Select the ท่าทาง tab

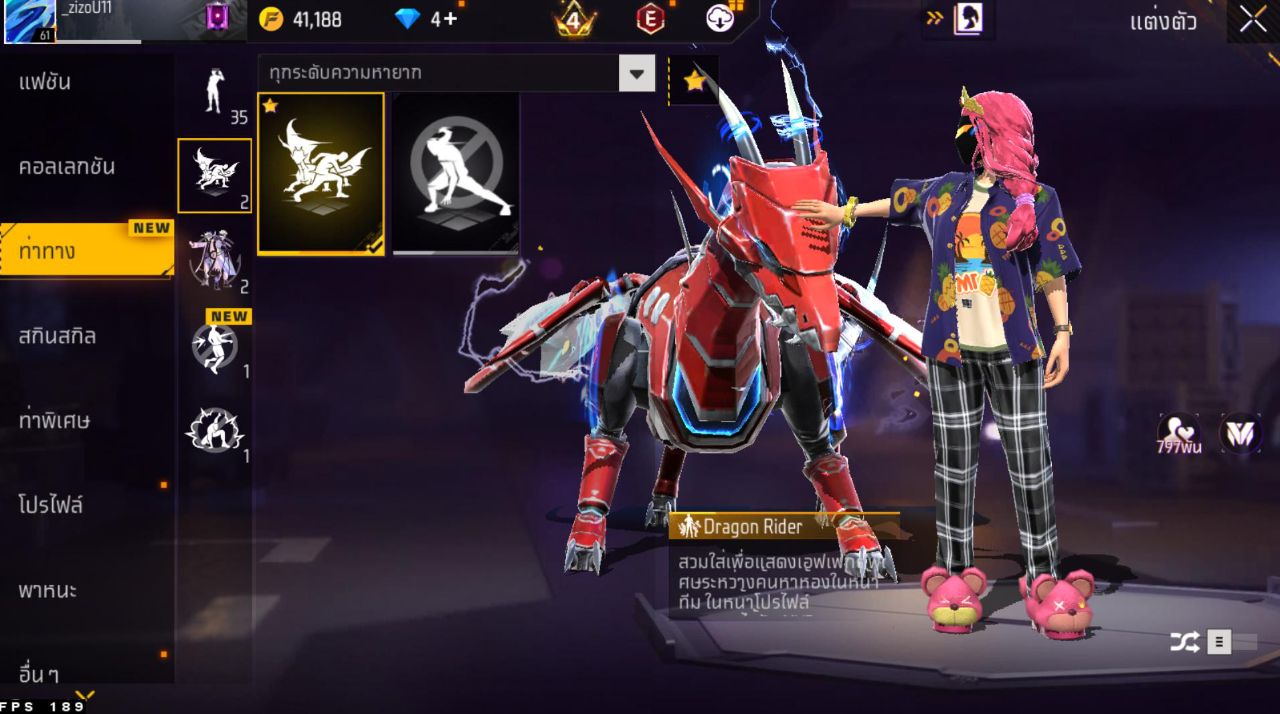coord(47,250)
